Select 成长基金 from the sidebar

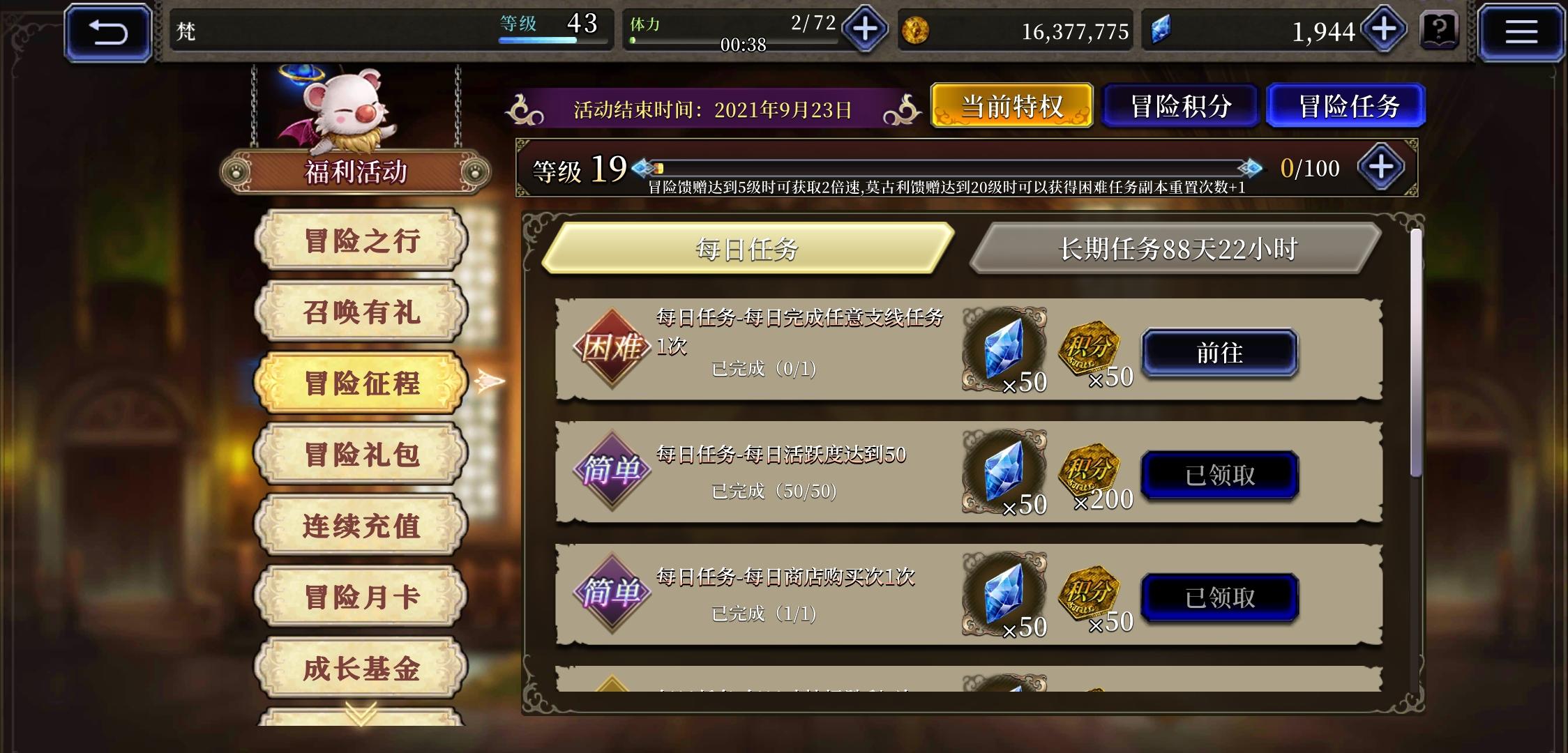pyautogui.click(x=361, y=669)
